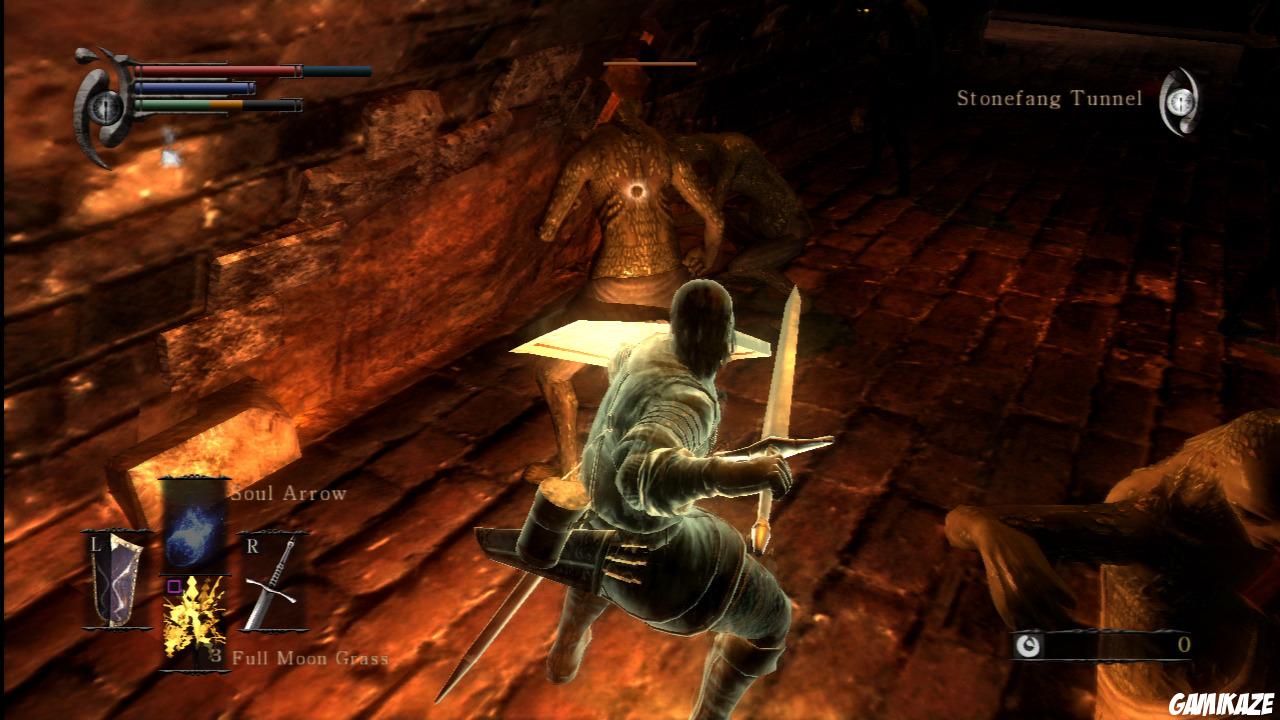The width and height of the screenshot is (1280, 720).
Task: Expand the Stonefang Tunnel area banner
Action: click(x=1050, y=98)
